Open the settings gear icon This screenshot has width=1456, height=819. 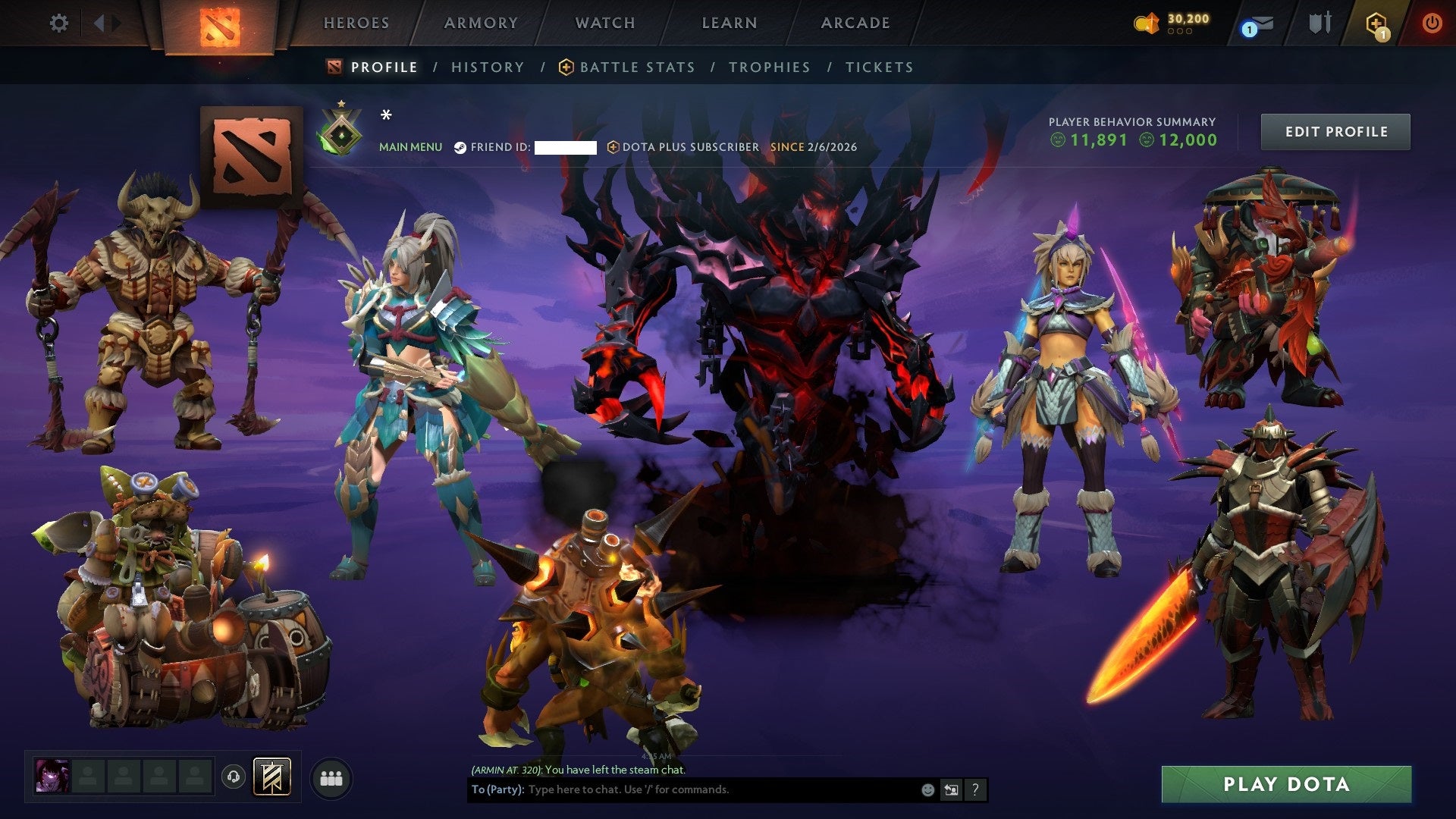click(x=59, y=23)
